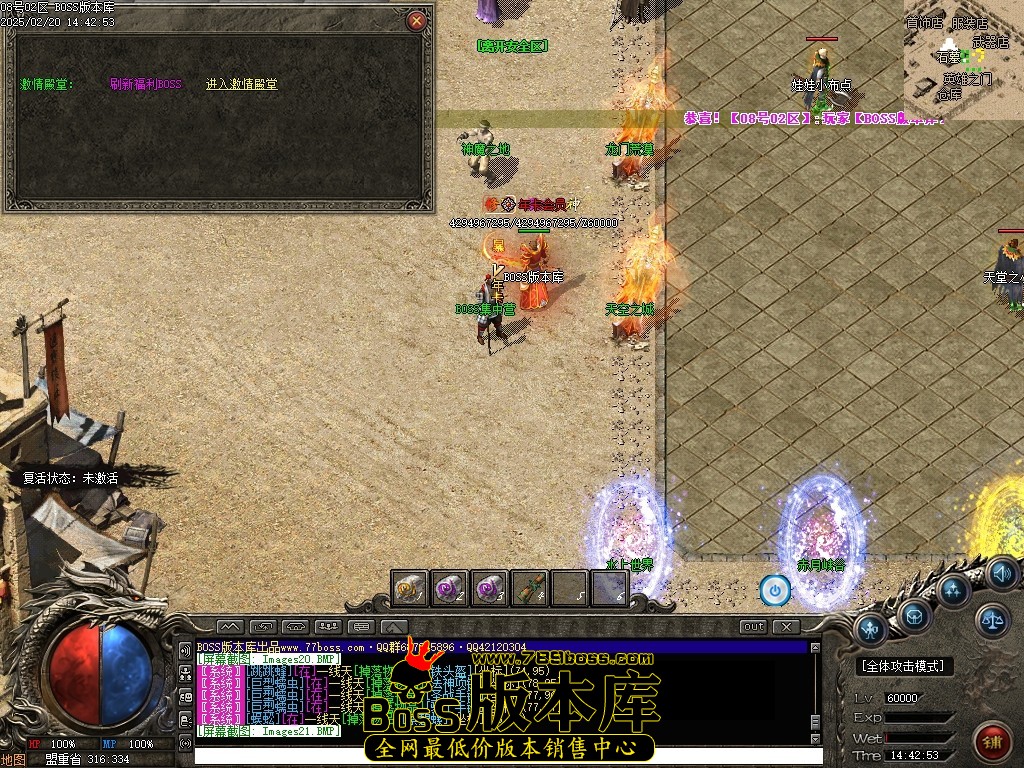Open the minimap in the top-right corner
The height and width of the screenshot is (768, 1024).
[964, 60]
